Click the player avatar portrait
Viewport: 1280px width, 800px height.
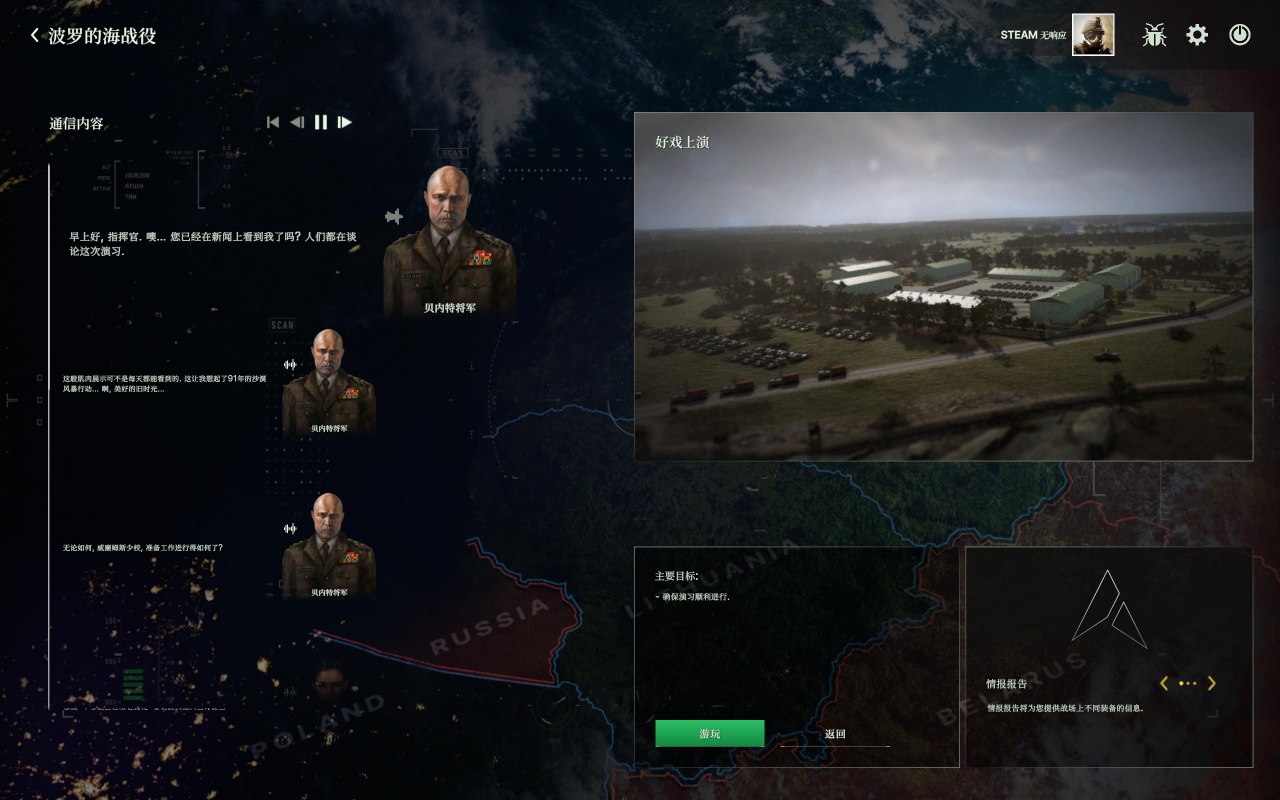[1092, 34]
